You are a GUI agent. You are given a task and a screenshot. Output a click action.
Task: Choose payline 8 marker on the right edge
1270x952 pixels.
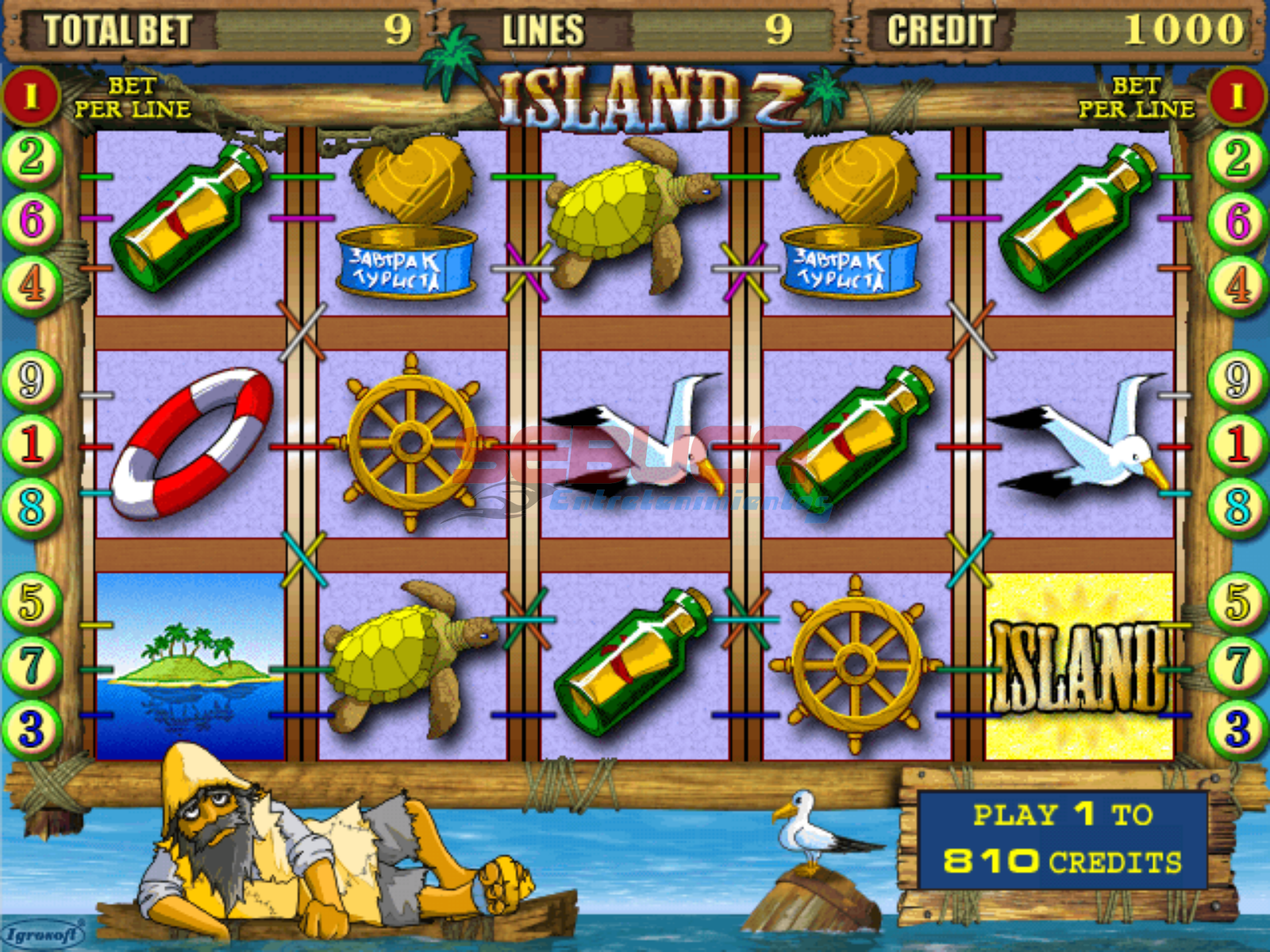click(1237, 506)
